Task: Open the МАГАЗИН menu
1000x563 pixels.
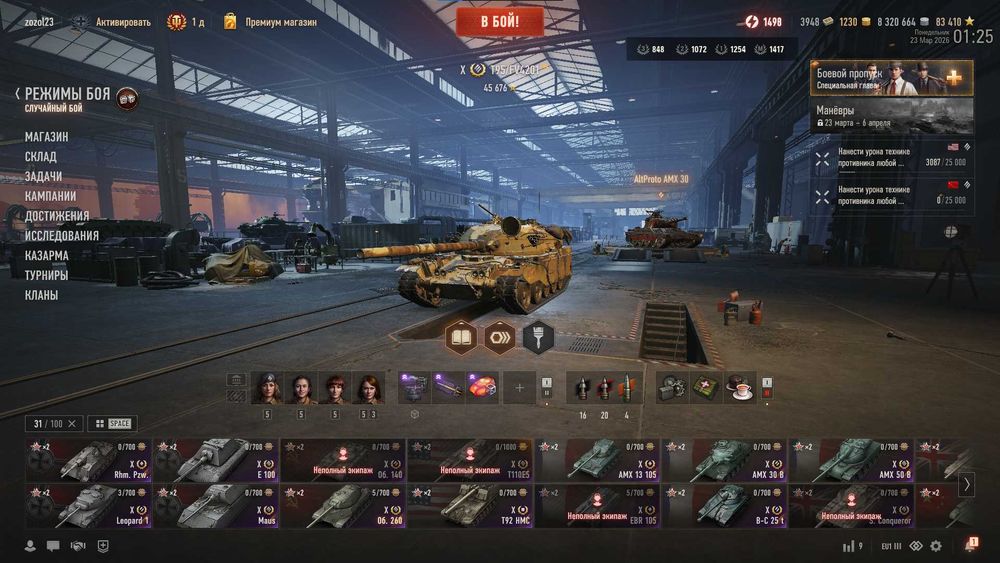Action: tap(47, 137)
